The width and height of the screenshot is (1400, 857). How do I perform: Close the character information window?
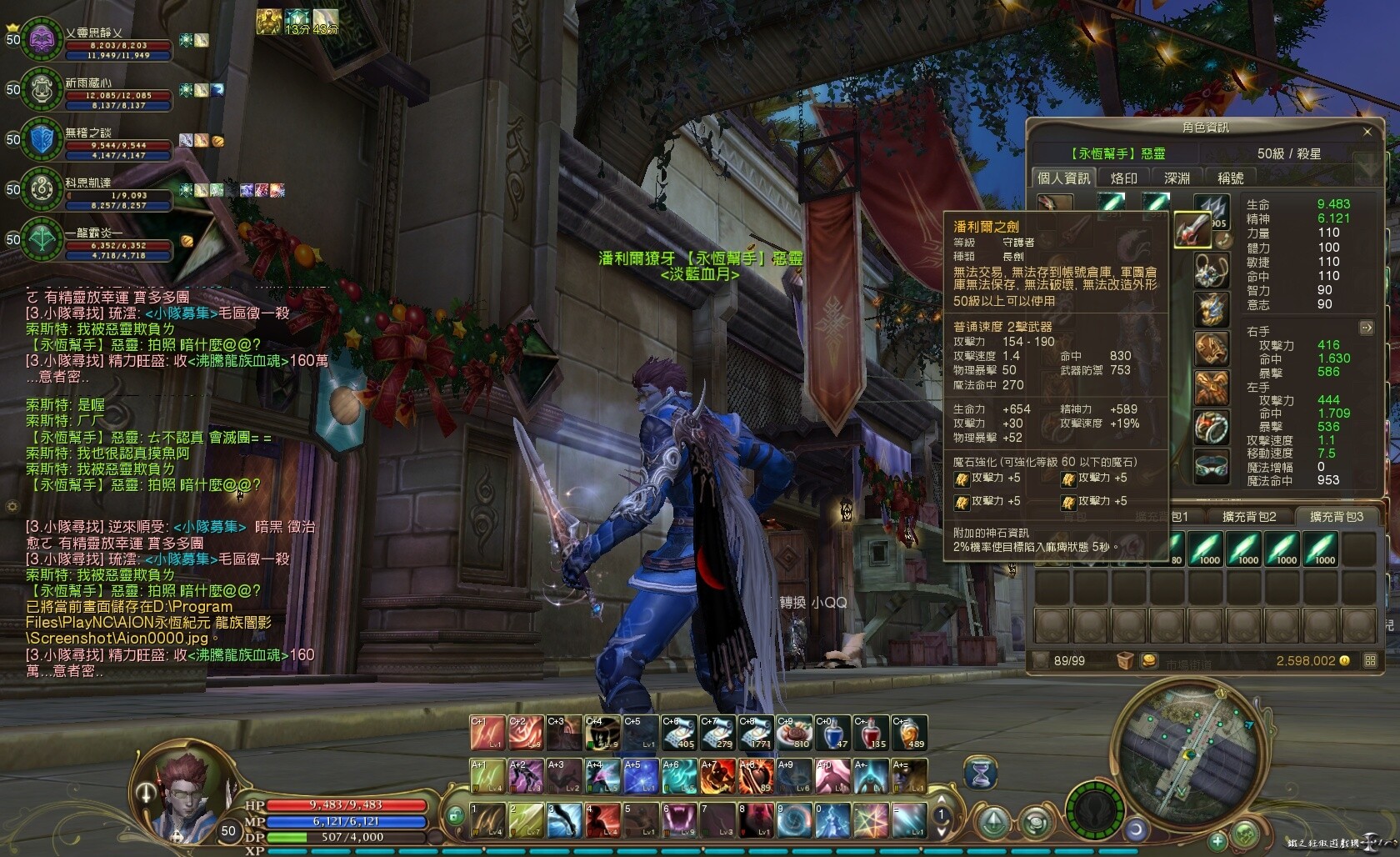click(x=1367, y=132)
